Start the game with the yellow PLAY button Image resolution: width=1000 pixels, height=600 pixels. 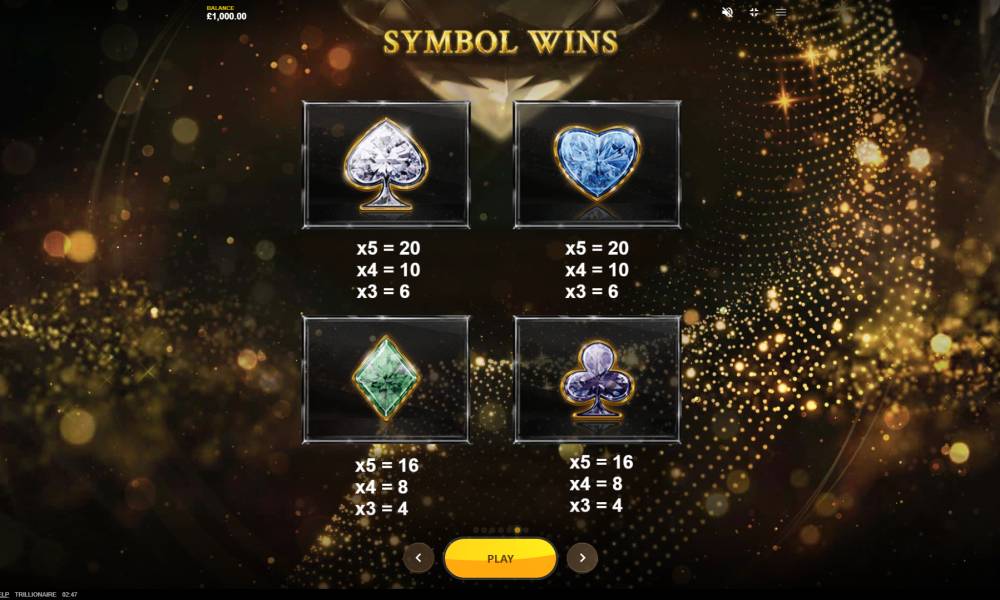point(500,558)
